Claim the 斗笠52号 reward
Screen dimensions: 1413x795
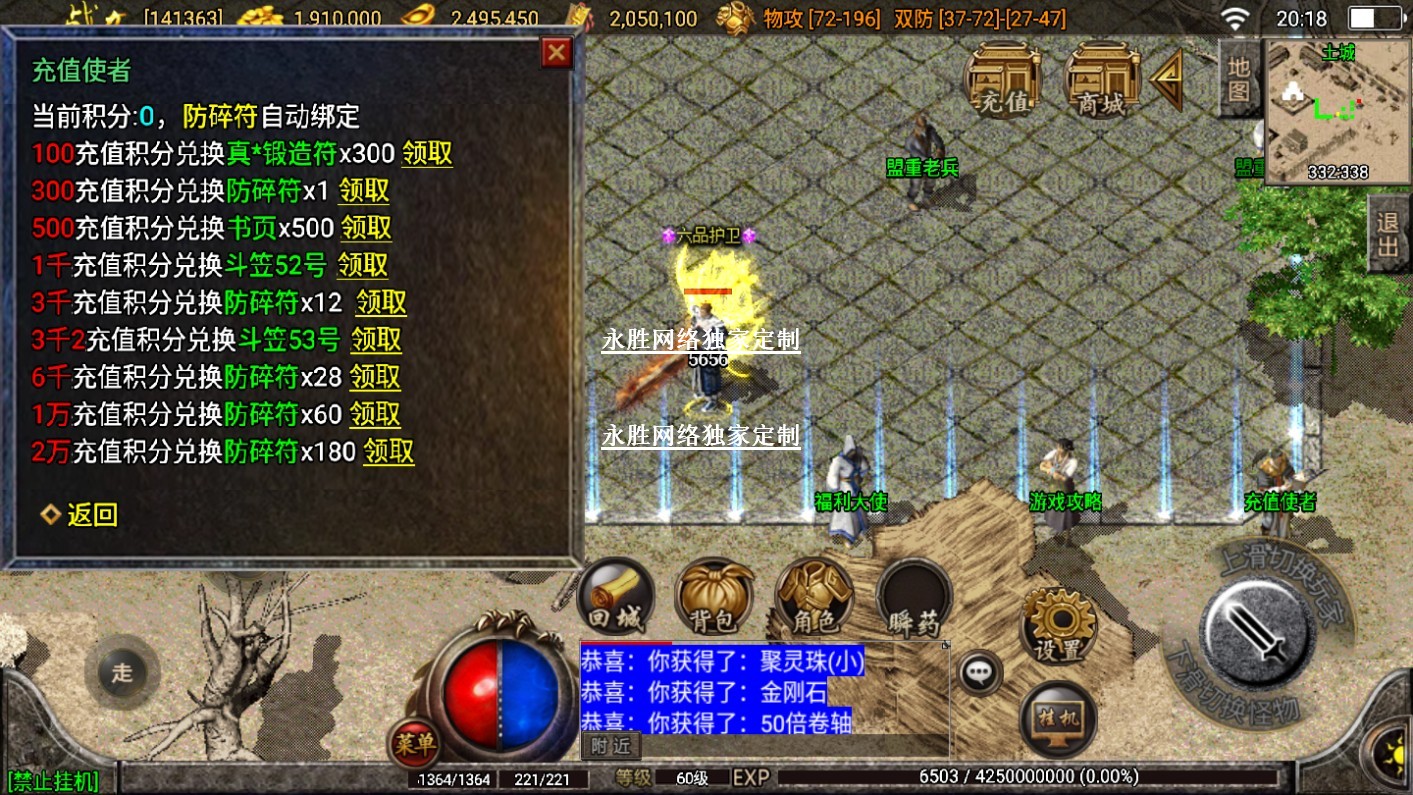tap(362, 265)
